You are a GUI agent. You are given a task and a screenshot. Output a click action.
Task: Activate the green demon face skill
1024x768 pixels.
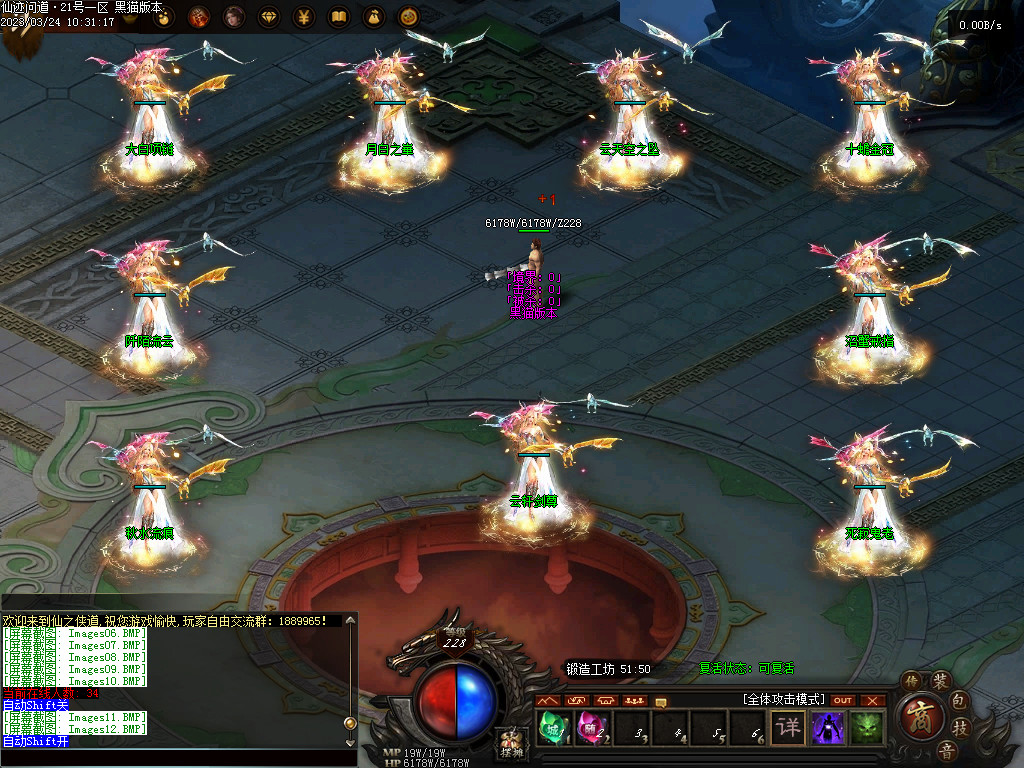coord(867,727)
